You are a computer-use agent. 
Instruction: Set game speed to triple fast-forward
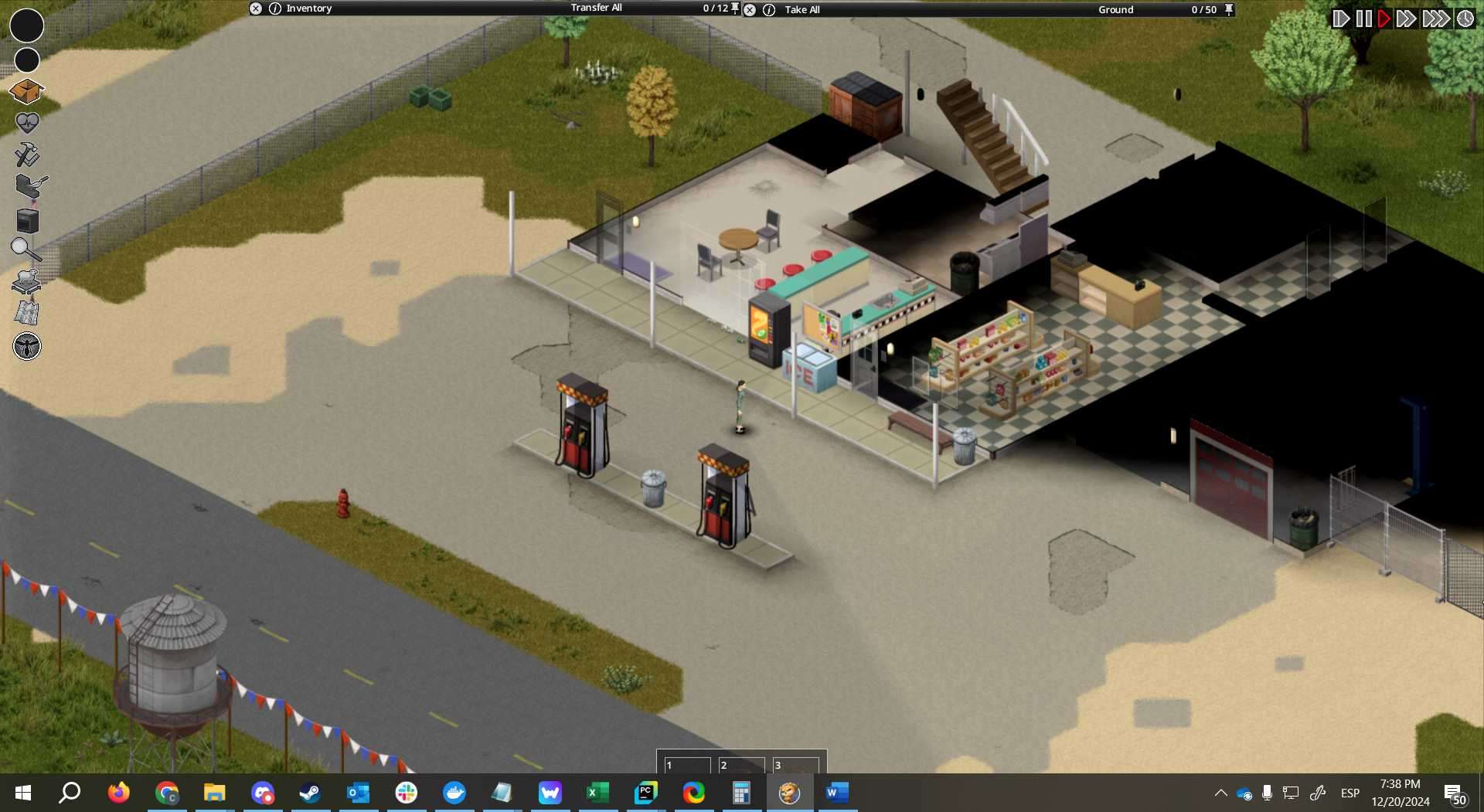point(1435,19)
